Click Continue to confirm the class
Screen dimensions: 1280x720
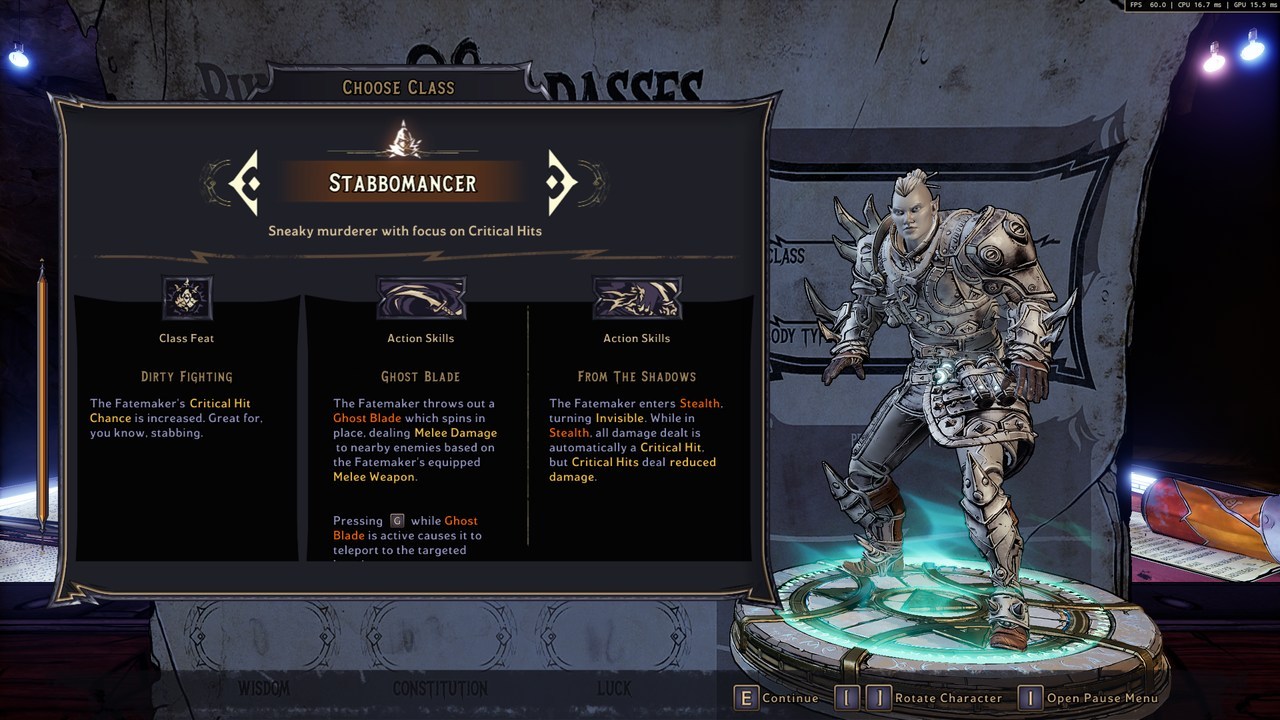(x=777, y=698)
